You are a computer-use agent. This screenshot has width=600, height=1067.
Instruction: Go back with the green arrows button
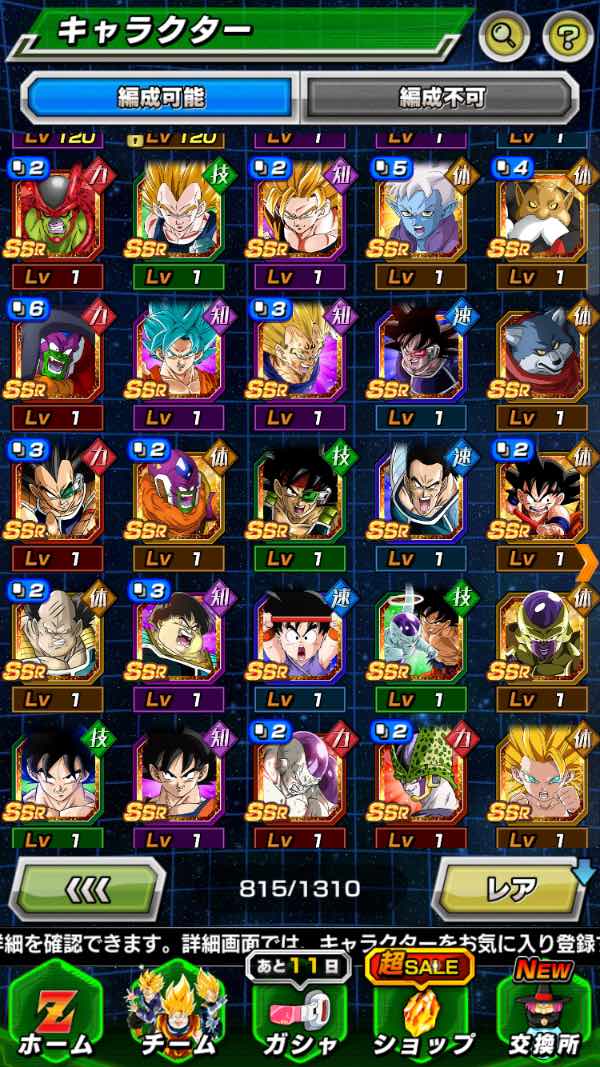click(87, 889)
